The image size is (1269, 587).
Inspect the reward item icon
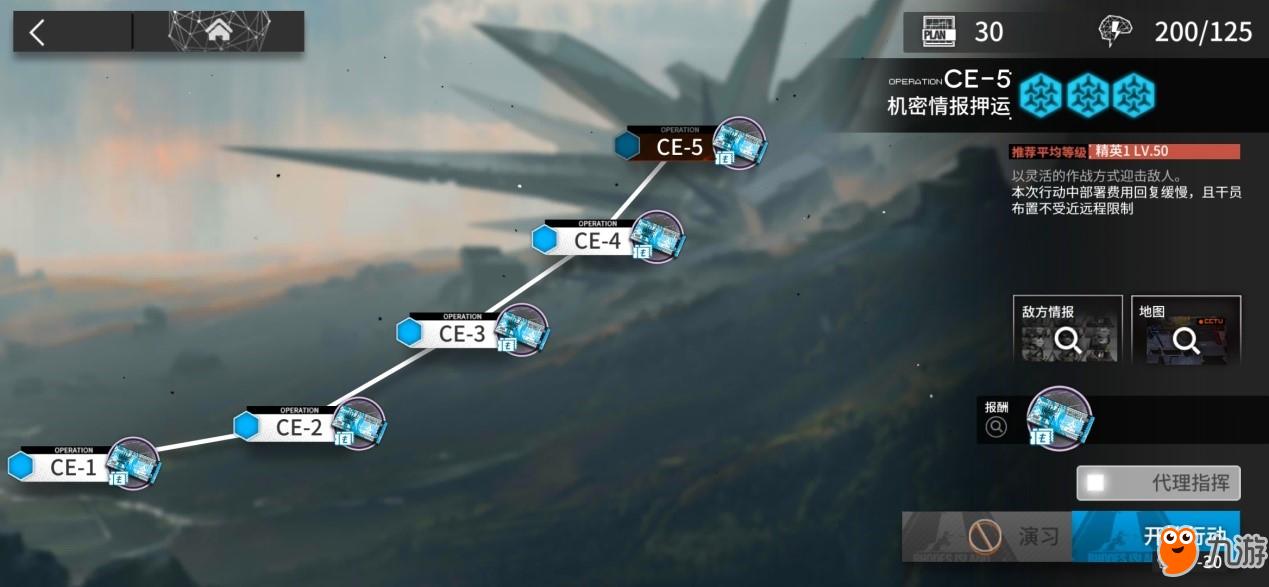pyautogui.click(x=1059, y=415)
